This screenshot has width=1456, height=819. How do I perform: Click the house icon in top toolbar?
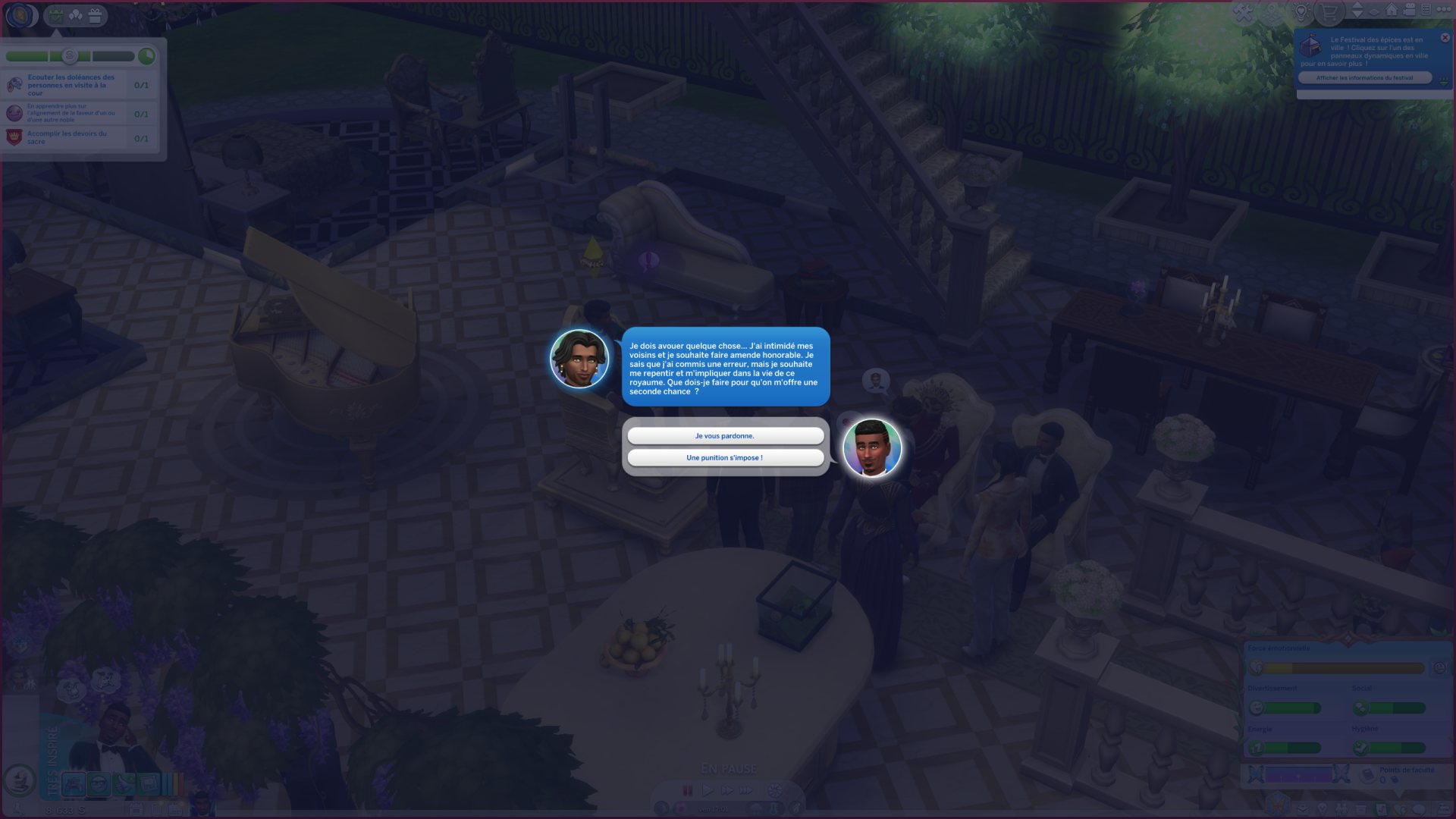pyautogui.click(x=1392, y=10)
